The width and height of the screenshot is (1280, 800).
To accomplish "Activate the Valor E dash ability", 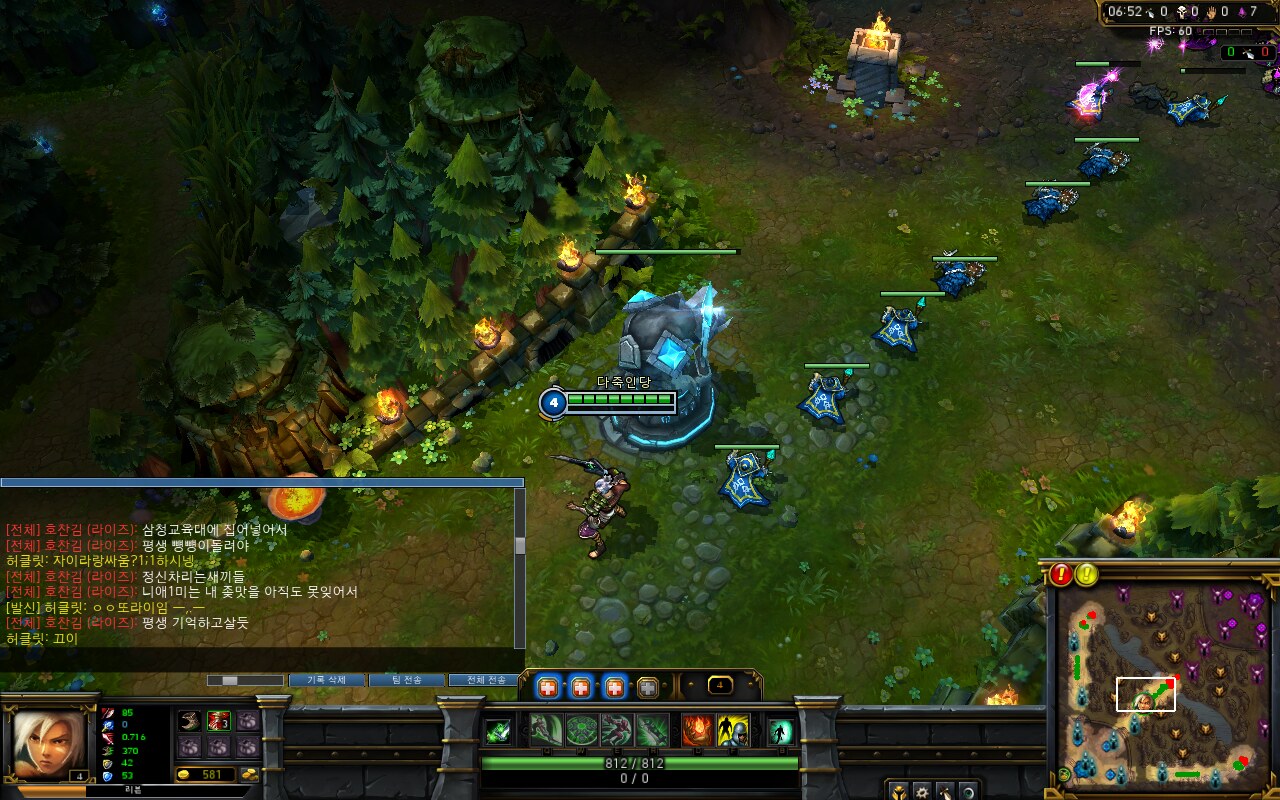I will [x=617, y=730].
